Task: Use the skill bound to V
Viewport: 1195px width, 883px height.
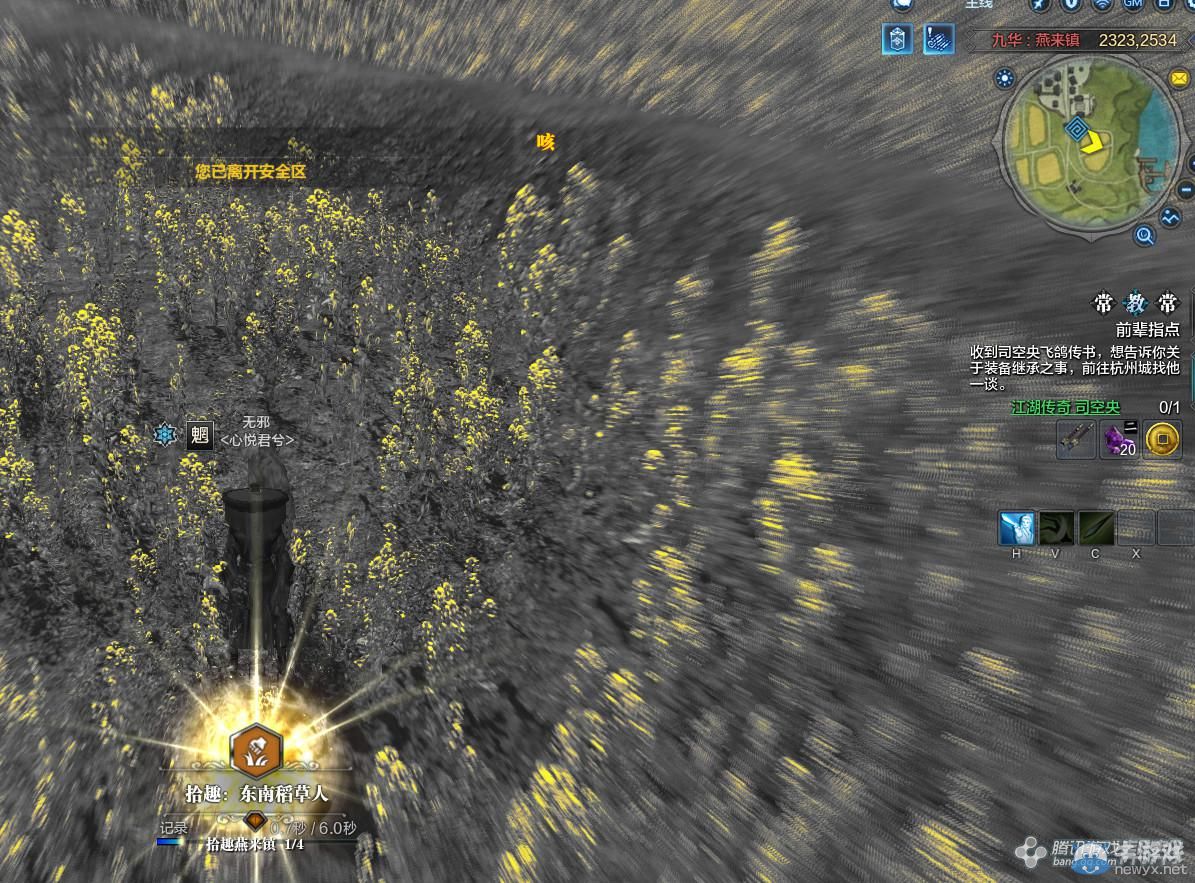Action: 1056,527
